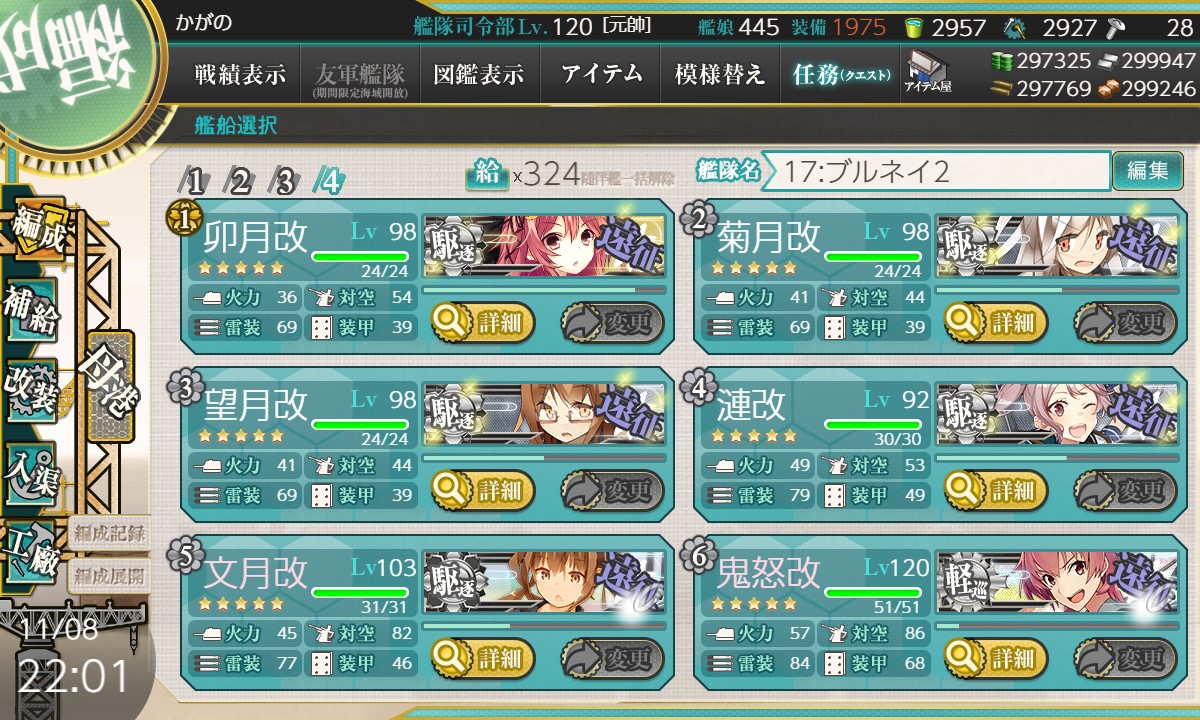This screenshot has height=720, width=1200.
Task: Switch to fleet tab 3
Action: pyautogui.click(x=285, y=182)
